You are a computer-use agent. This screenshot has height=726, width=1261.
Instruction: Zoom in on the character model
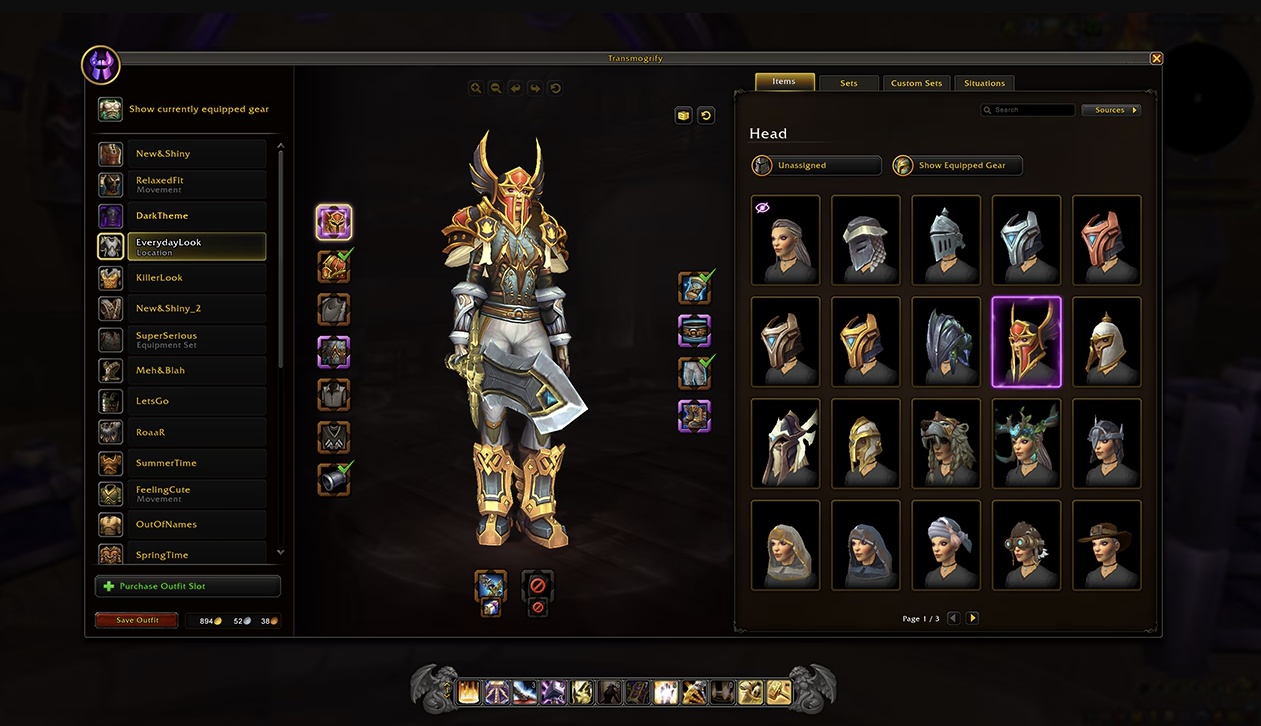click(476, 88)
